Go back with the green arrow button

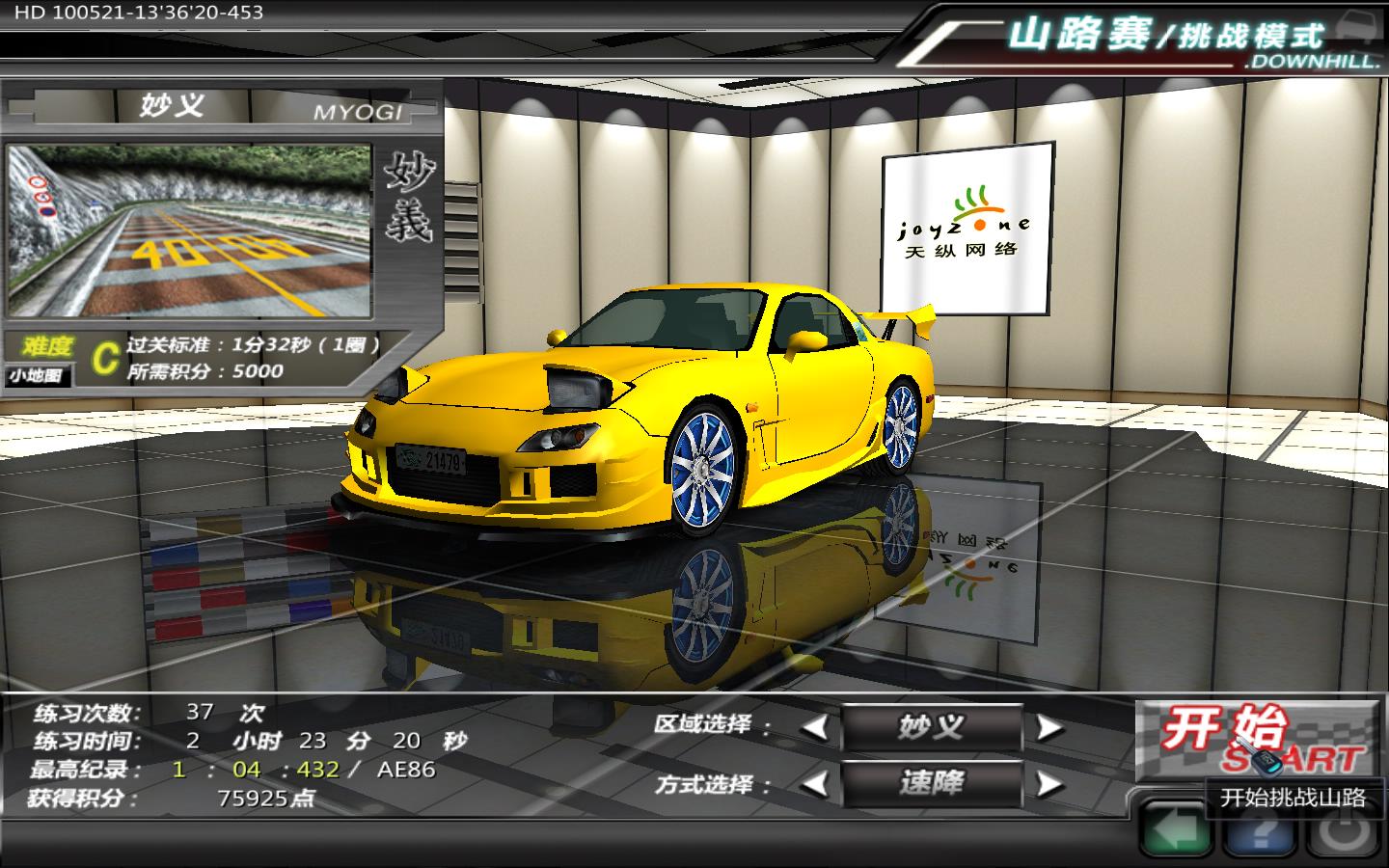(1175, 830)
